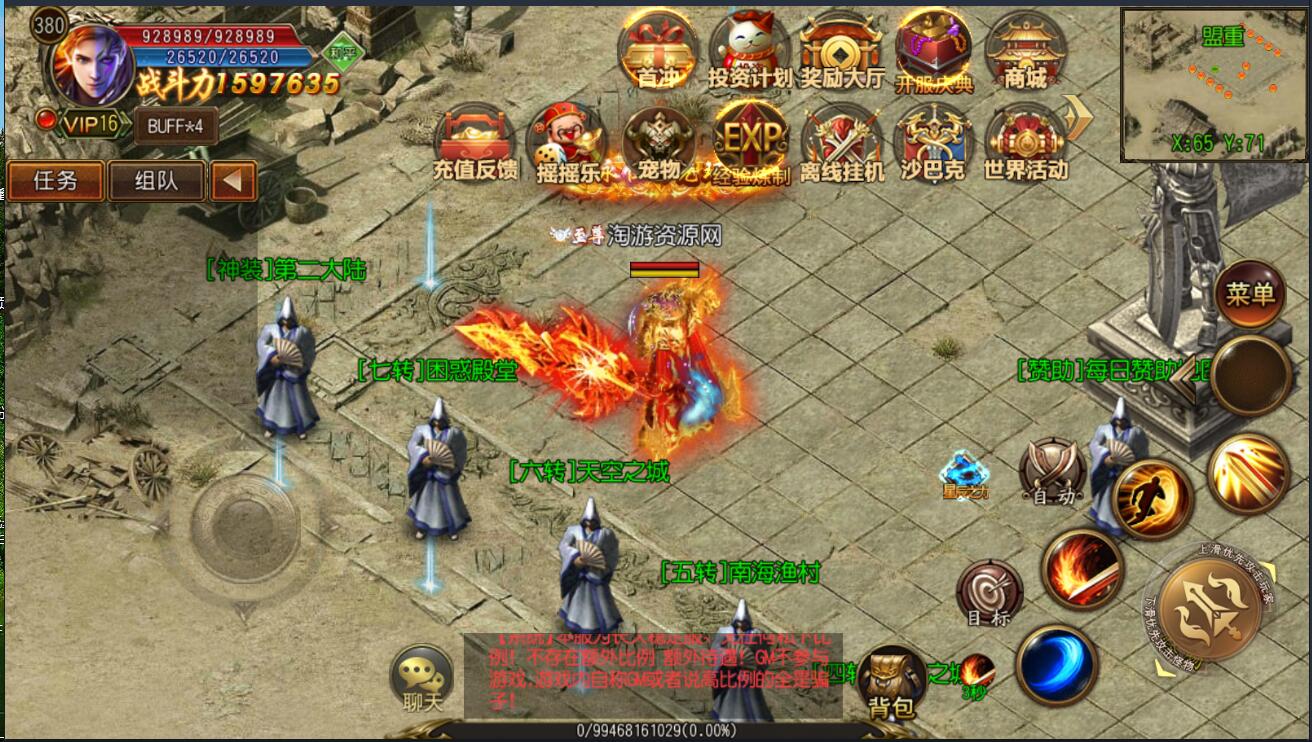The image size is (1312, 742).
Task: Open the 投资计划 lucky cat icon
Action: [x=749, y=49]
